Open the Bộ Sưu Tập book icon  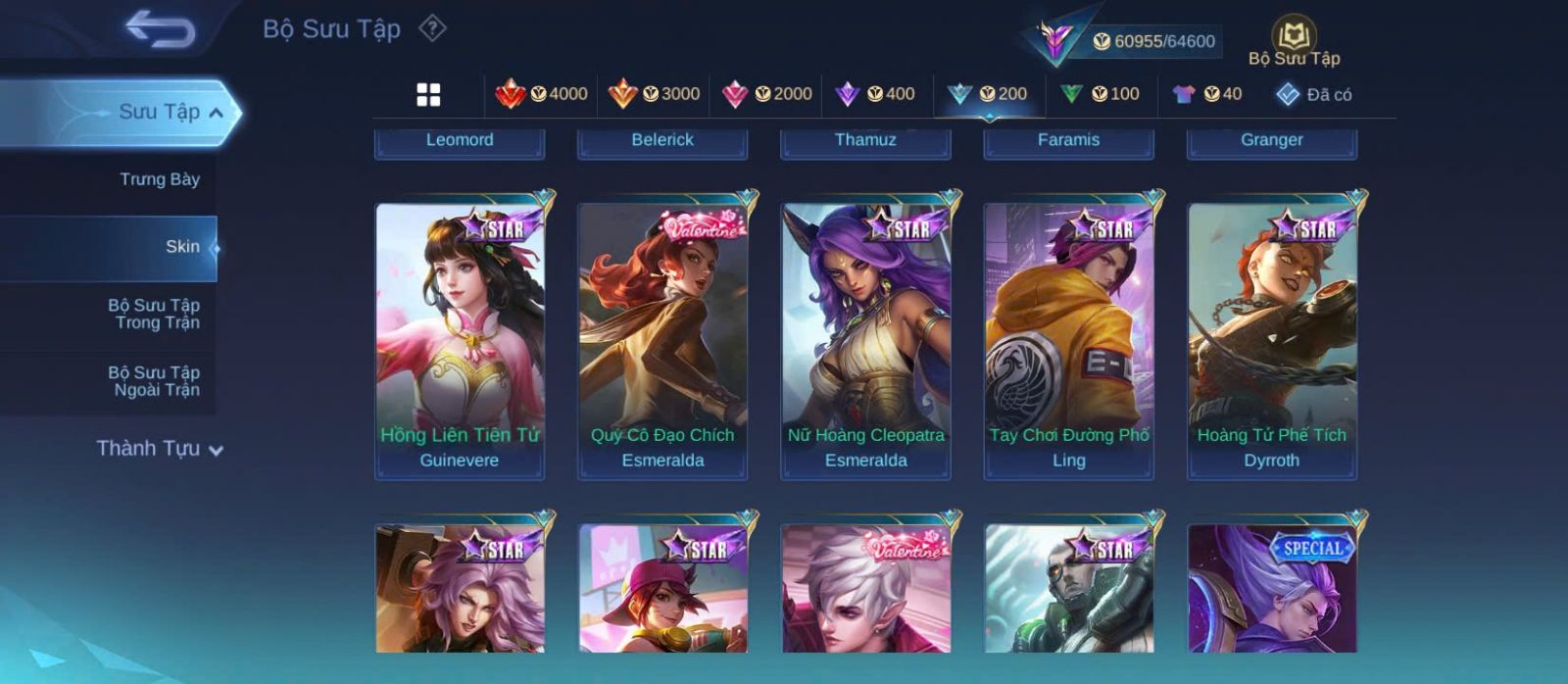[1294, 37]
